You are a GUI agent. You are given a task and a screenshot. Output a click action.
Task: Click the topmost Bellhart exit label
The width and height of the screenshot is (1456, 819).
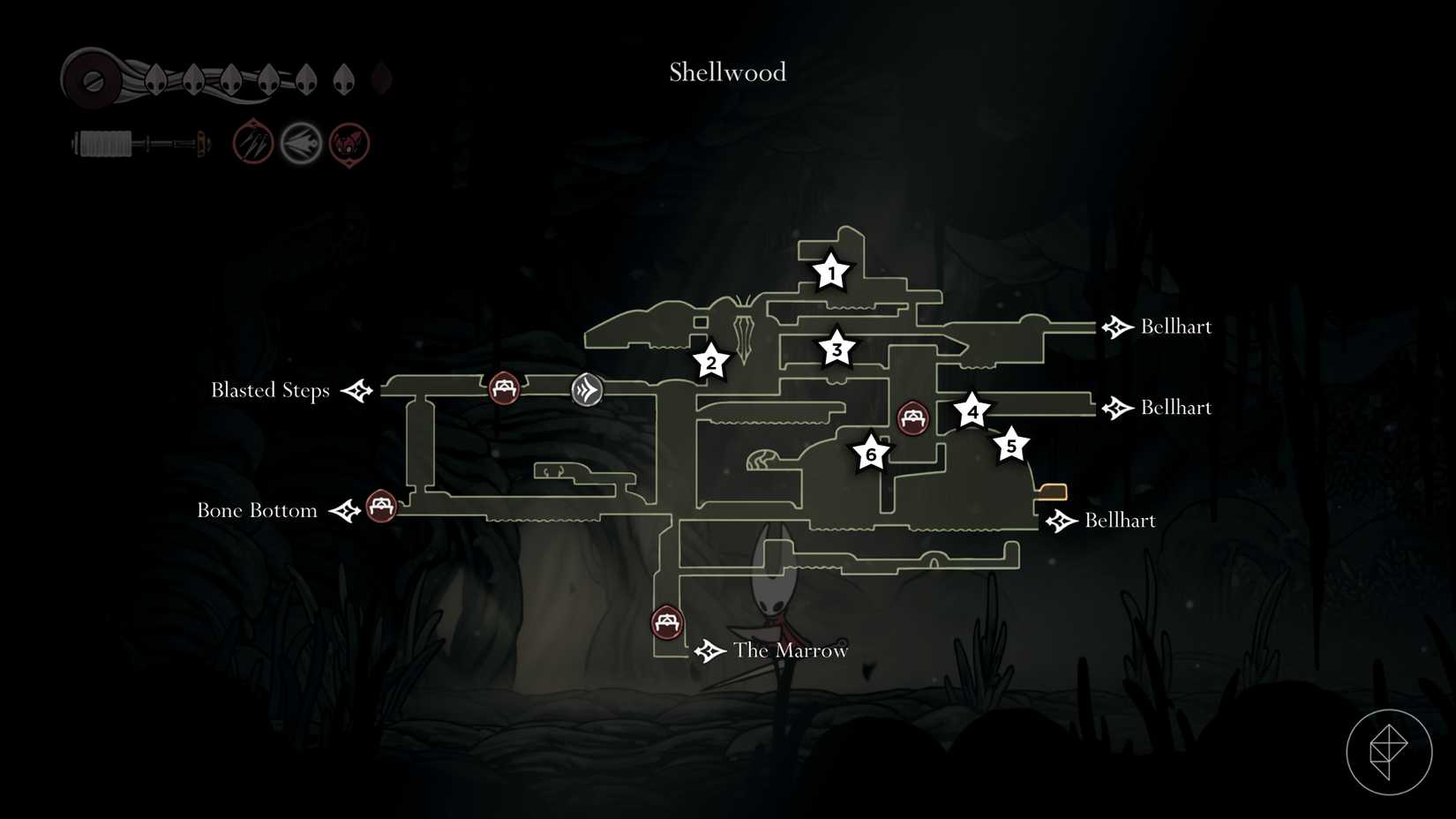[1177, 327]
